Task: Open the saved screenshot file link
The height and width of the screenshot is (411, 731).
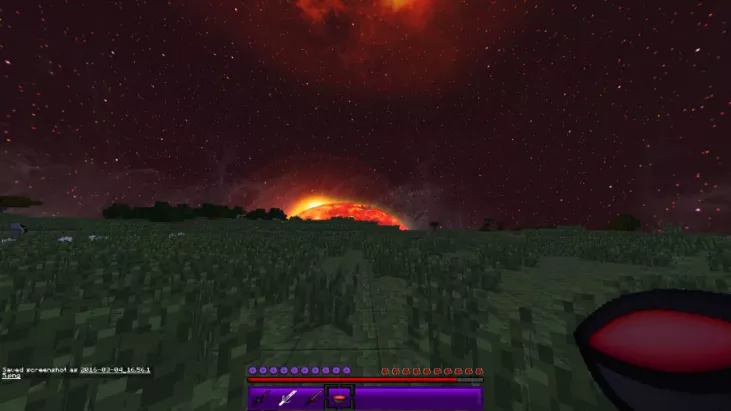Action: pos(115,369)
